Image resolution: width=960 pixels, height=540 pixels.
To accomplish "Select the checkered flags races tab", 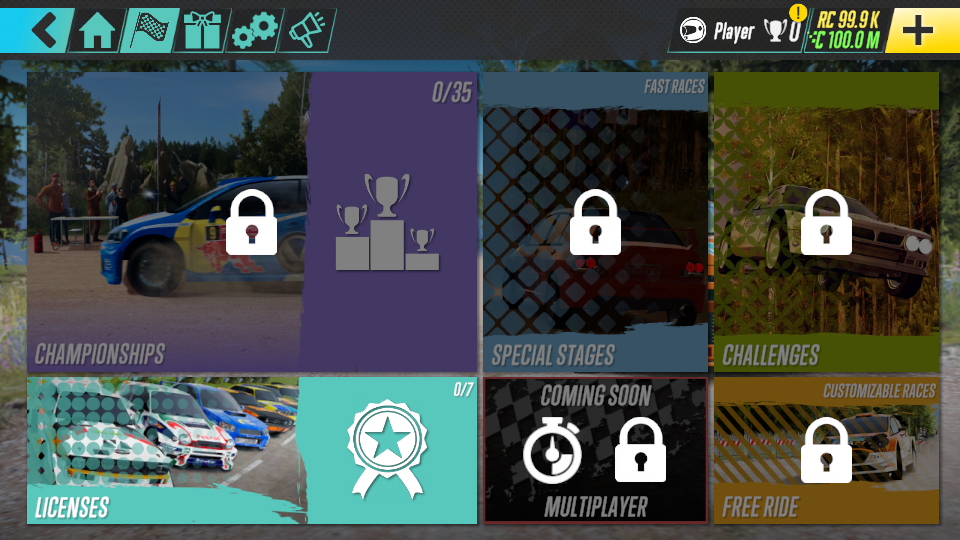I will [x=150, y=31].
